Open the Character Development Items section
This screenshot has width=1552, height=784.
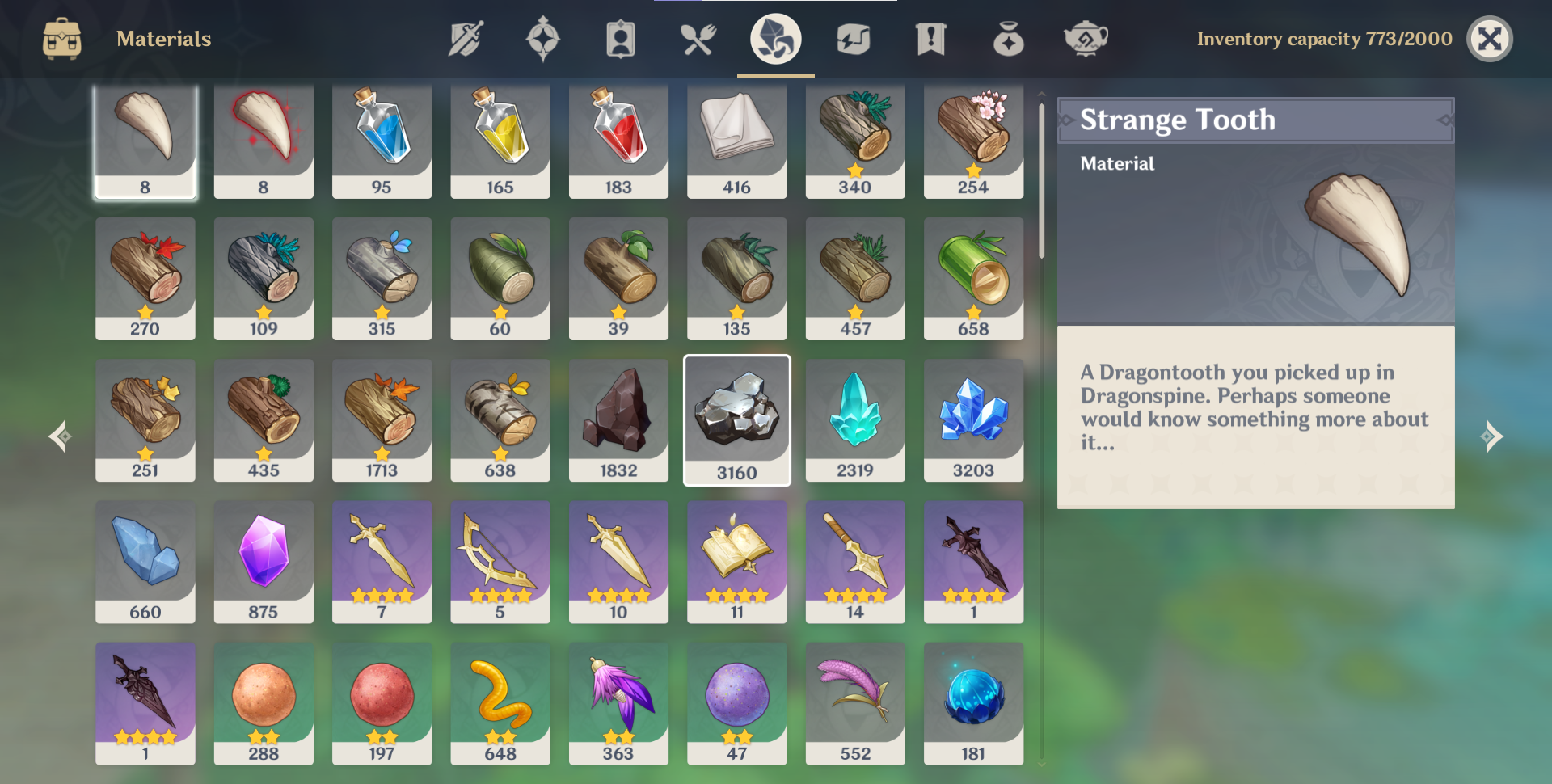click(x=620, y=38)
